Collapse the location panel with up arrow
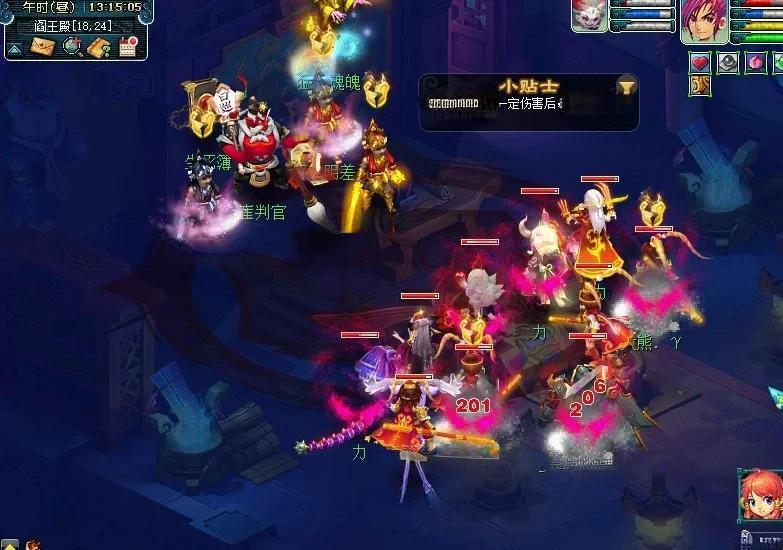 click(14, 48)
